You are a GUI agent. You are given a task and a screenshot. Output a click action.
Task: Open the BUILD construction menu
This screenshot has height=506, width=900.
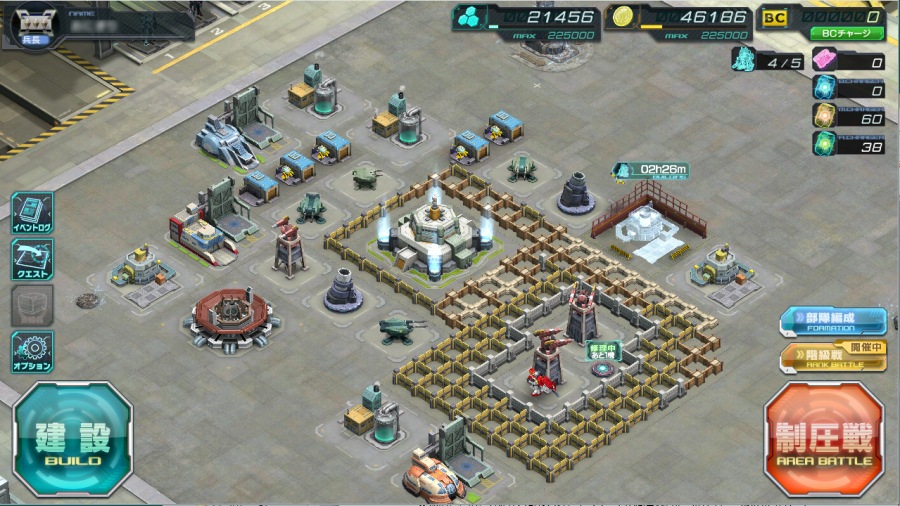(72, 439)
